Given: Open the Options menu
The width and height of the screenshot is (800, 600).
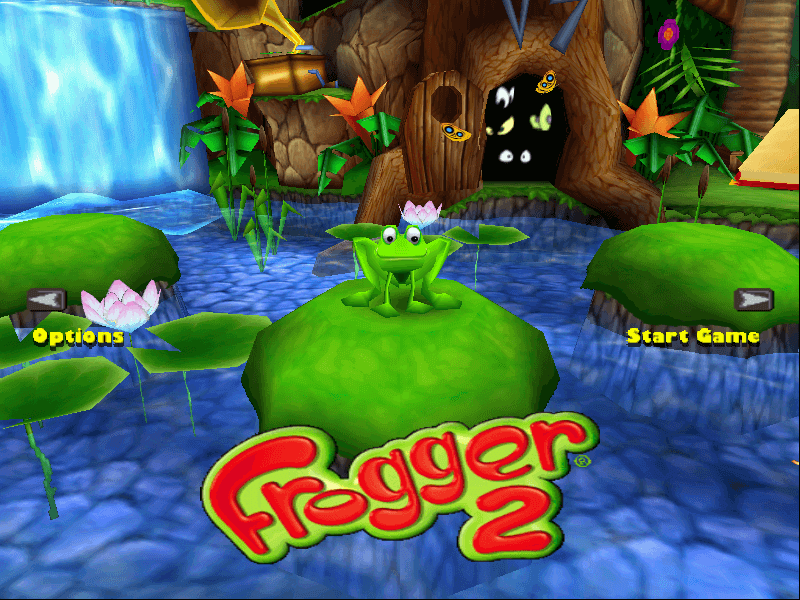Looking at the screenshot, I should 78,336.
